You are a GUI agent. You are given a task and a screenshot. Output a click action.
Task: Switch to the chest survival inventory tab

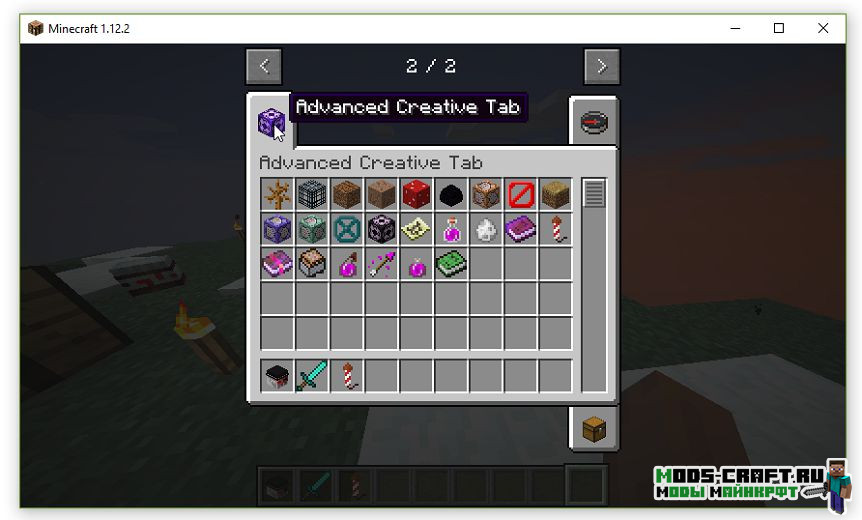click(594, 429)
